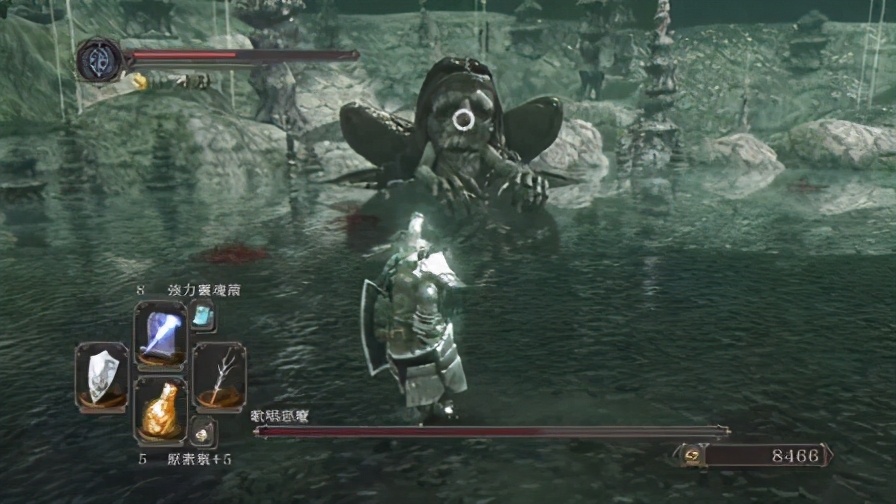Select the Estus Flask item slot
The image size is (896, 504).
(160, 410)
